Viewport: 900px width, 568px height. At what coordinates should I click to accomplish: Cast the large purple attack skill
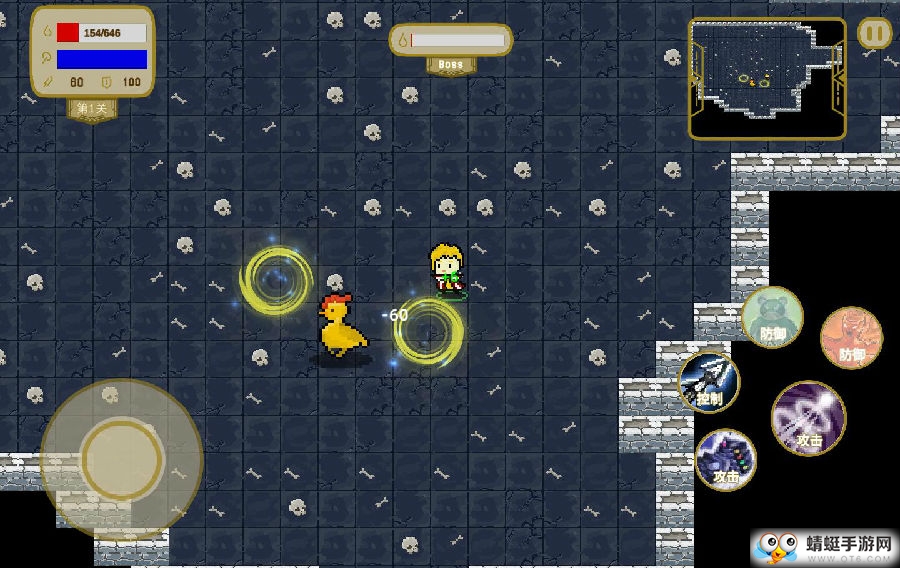coord(808,417)
